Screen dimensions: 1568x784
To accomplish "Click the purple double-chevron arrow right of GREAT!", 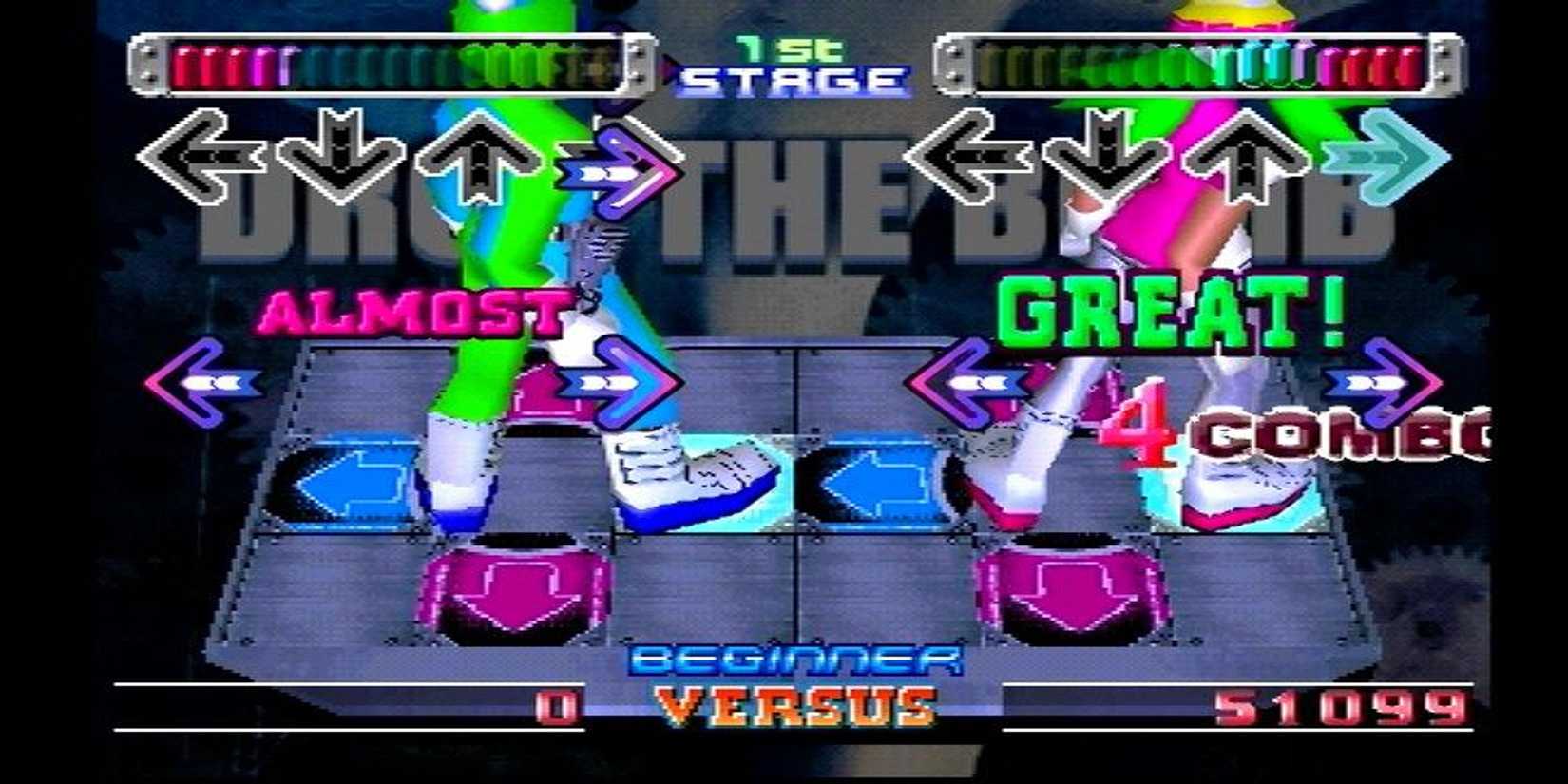I will pyautogui.click(x=1383, y=380).
